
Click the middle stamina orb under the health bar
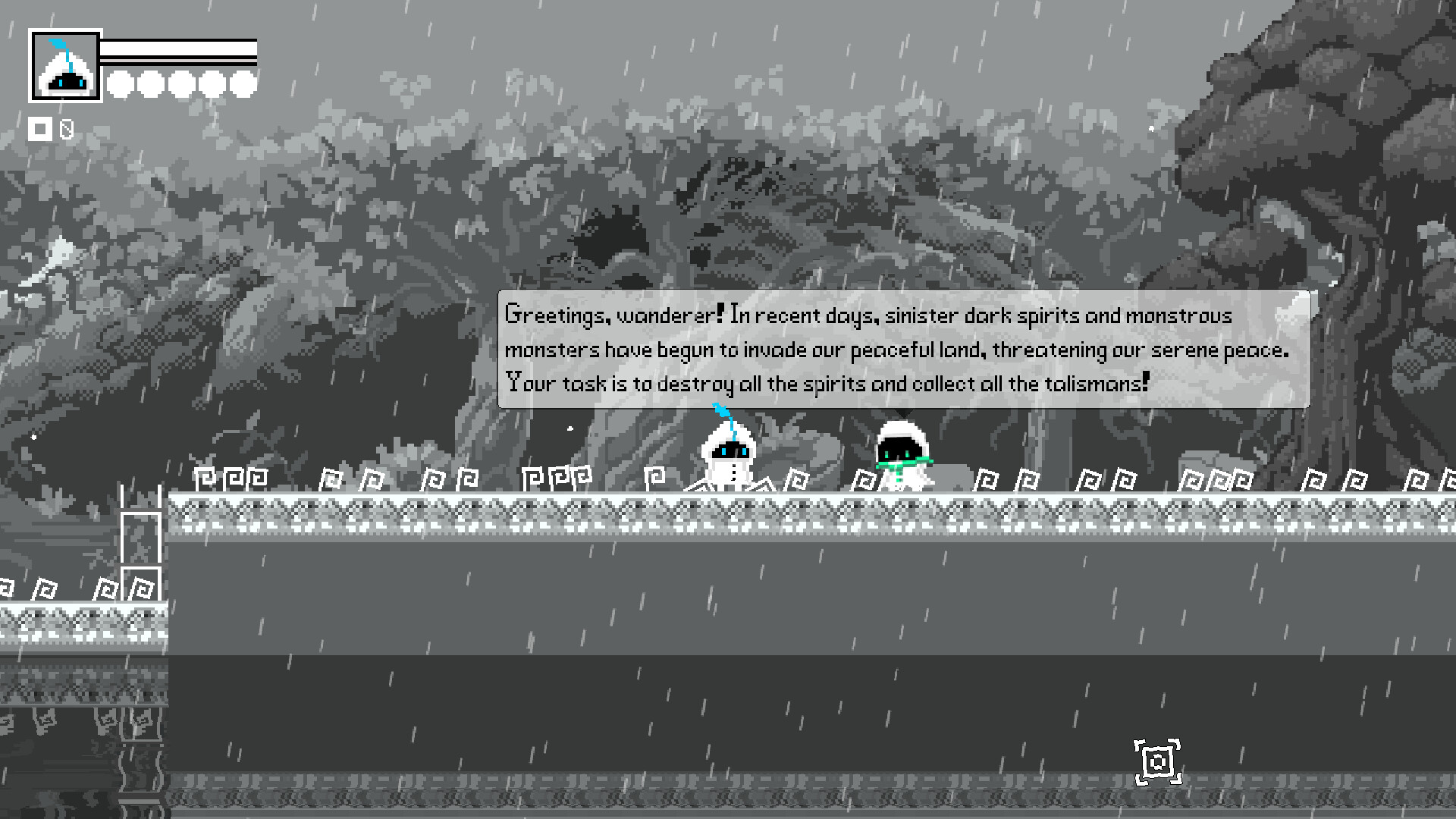(180, 86)
